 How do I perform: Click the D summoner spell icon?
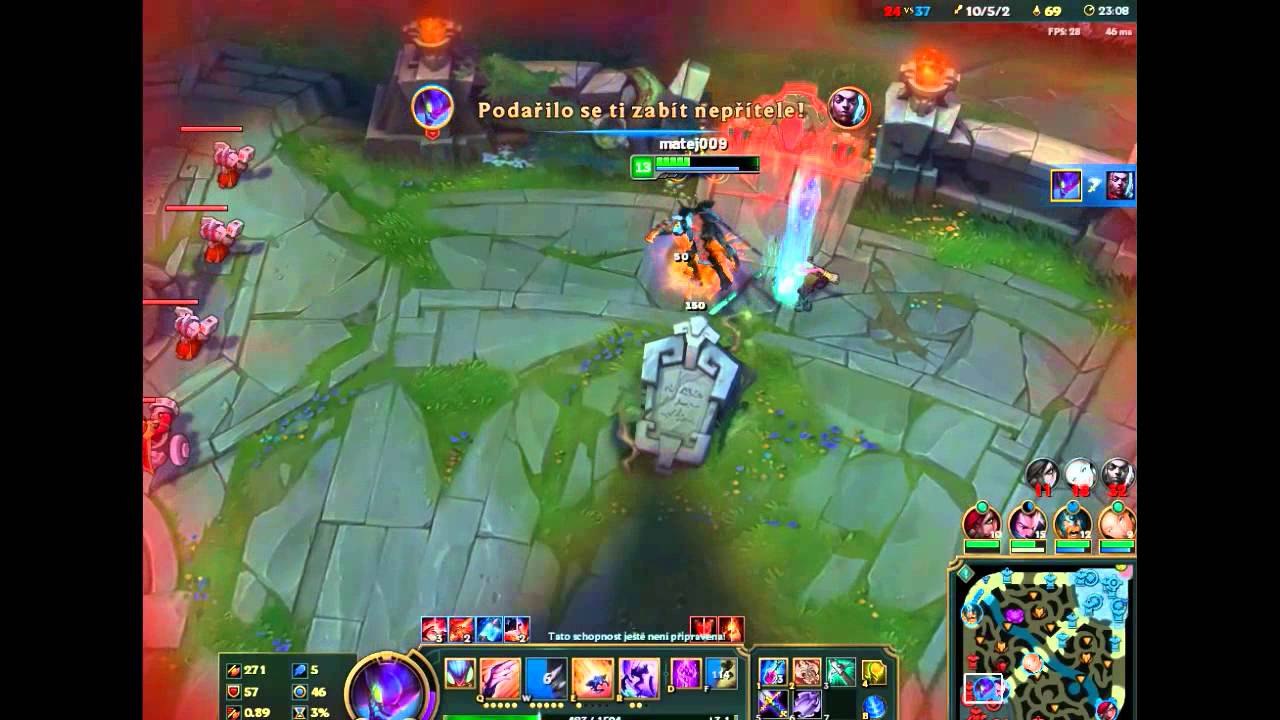click(684, 674)
